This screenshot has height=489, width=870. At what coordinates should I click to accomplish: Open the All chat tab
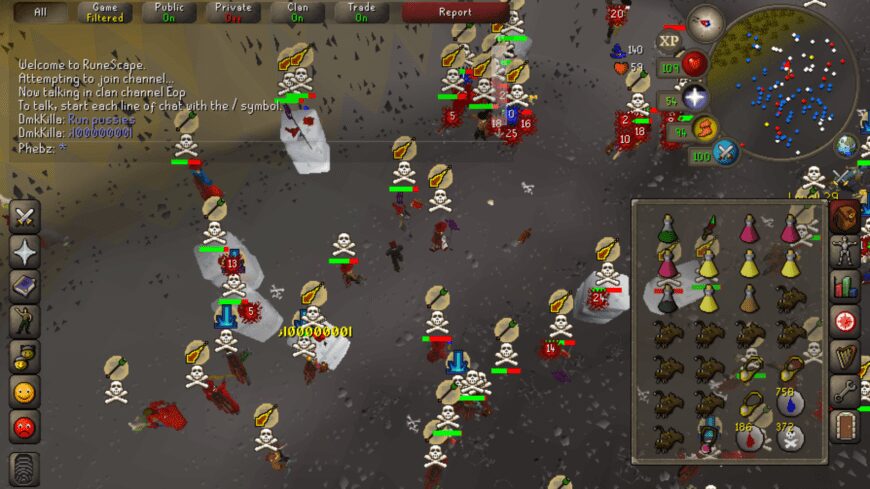(40, 13)
